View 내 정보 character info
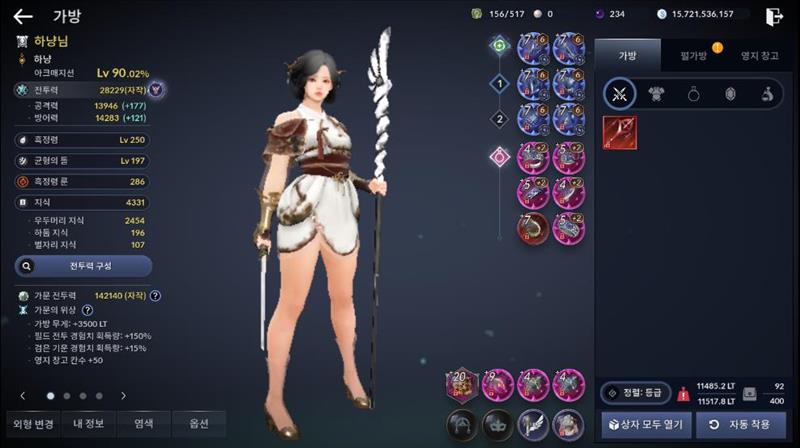 pyautogui.click(x=88, y=423)
